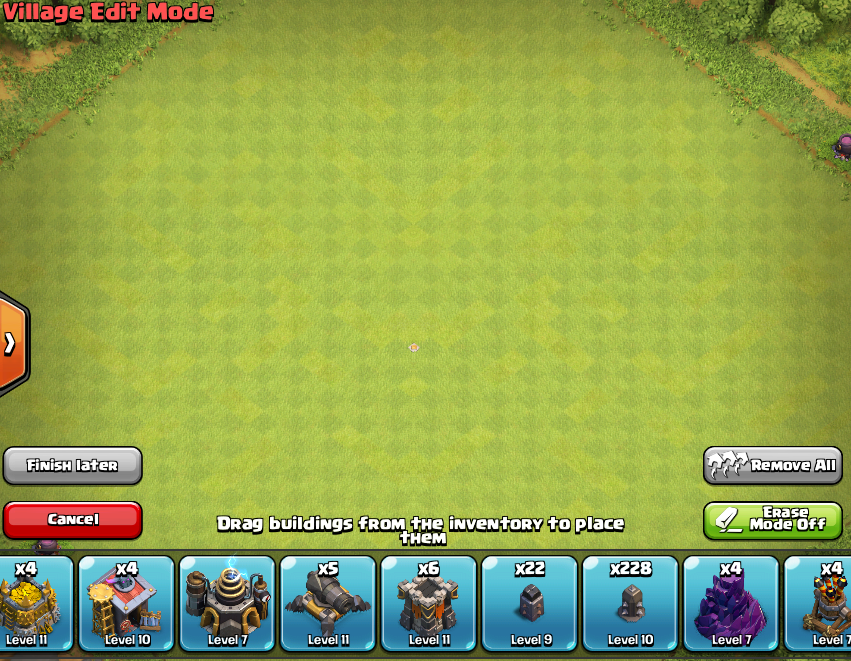The image size is (851, 661).
Task: Pick the x228 Level 10 wall piece
Action: pyautogui.click(x=631, y=603)
